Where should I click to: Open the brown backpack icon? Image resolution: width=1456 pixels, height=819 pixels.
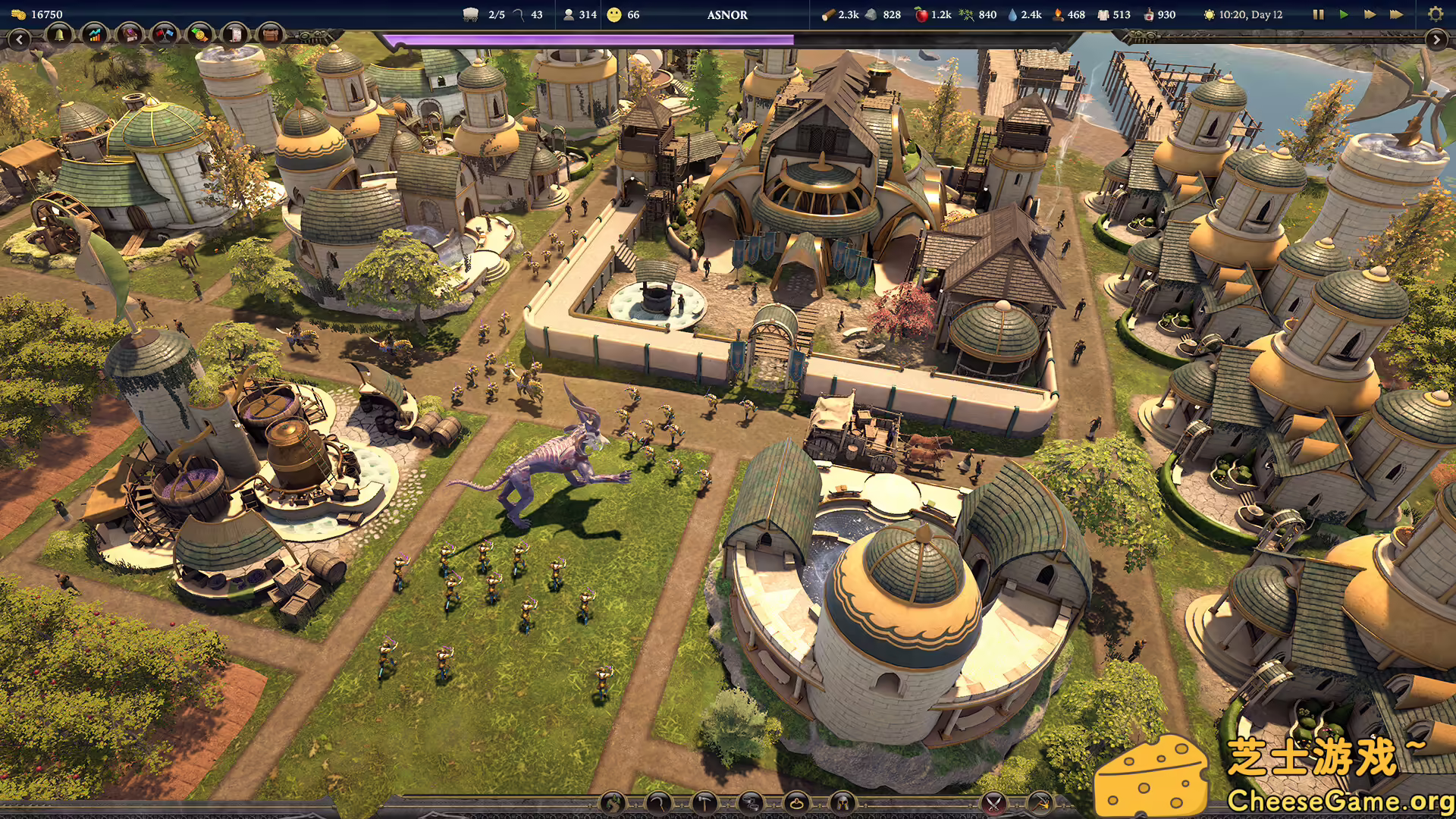tap(269, 34)
